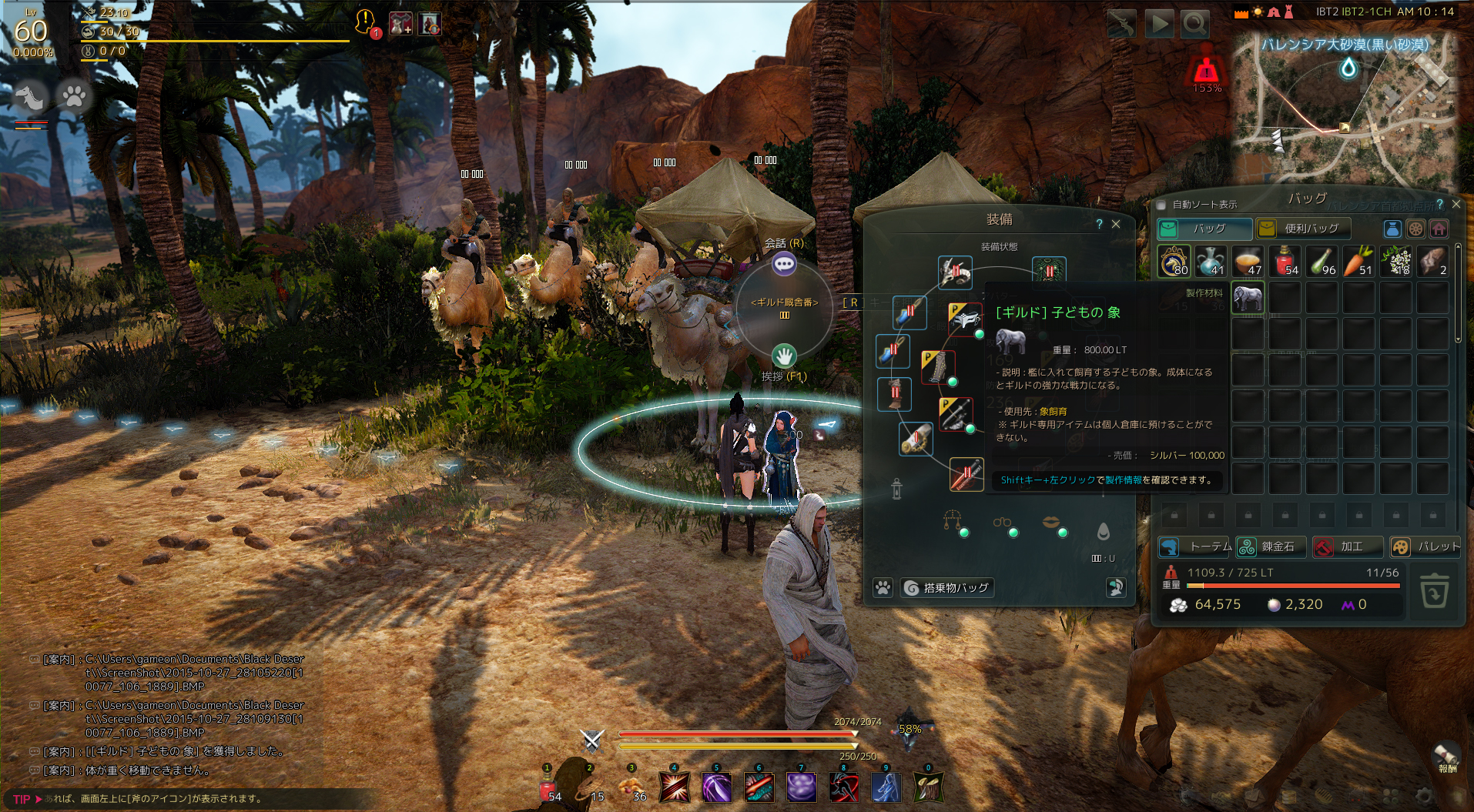Choose the 会話 talk option on the NPC wheel
This screenshot has height=812, width=1474.
[x=784, y=264]
